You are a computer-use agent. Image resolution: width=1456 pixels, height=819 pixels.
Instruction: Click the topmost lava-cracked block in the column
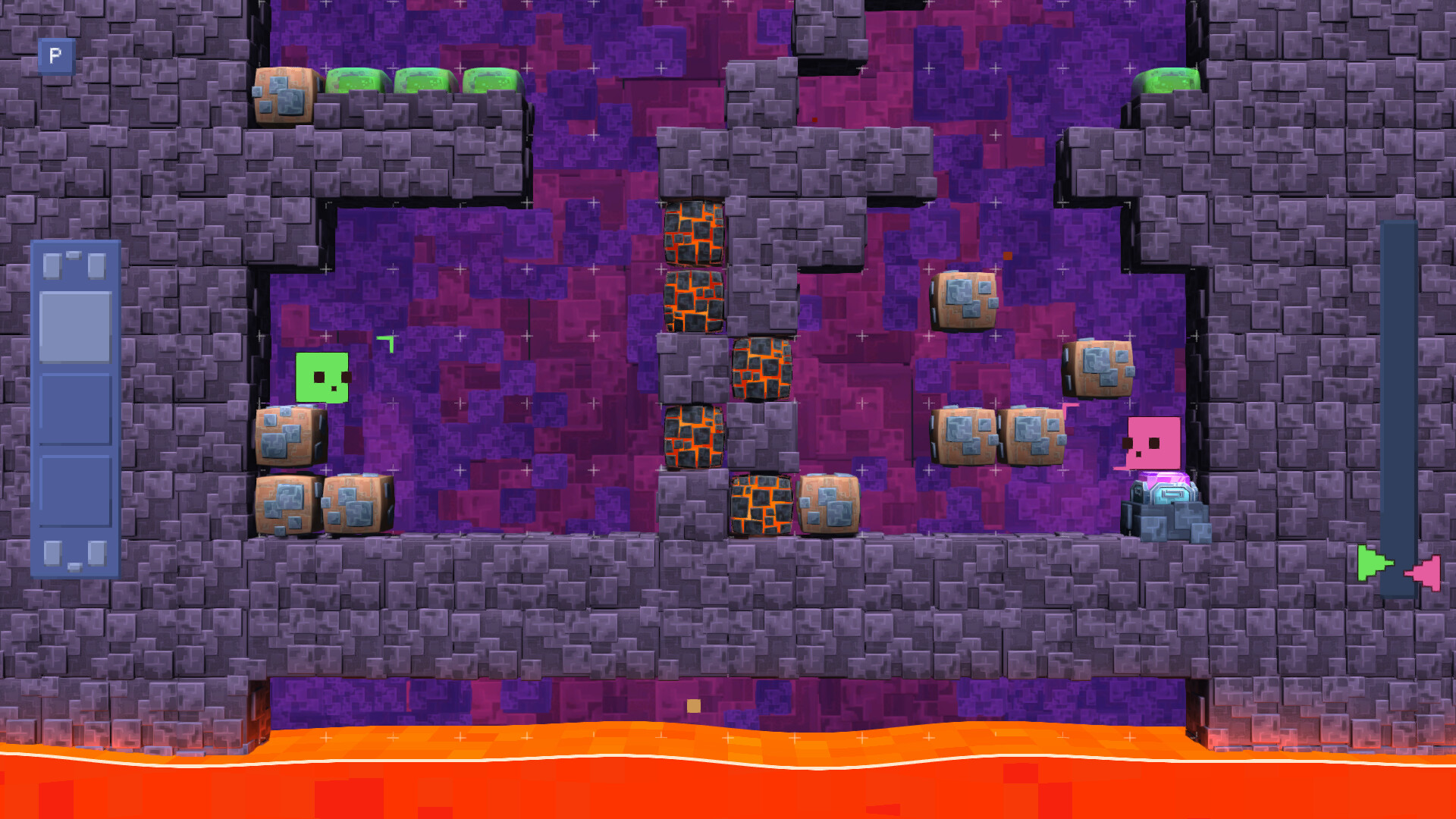point(694,231)
